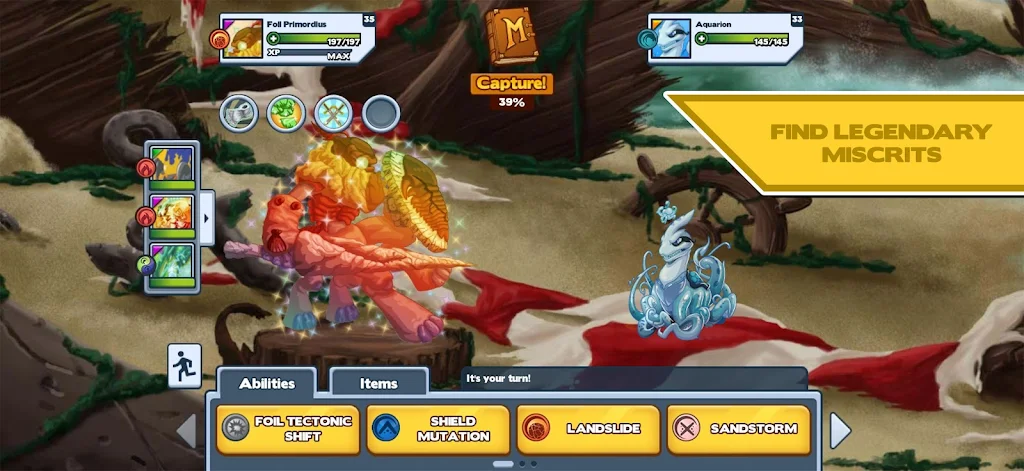The width and height of the screenshot is (1024, 471).
Task: Switch to the Items tab
Action: 379,383
